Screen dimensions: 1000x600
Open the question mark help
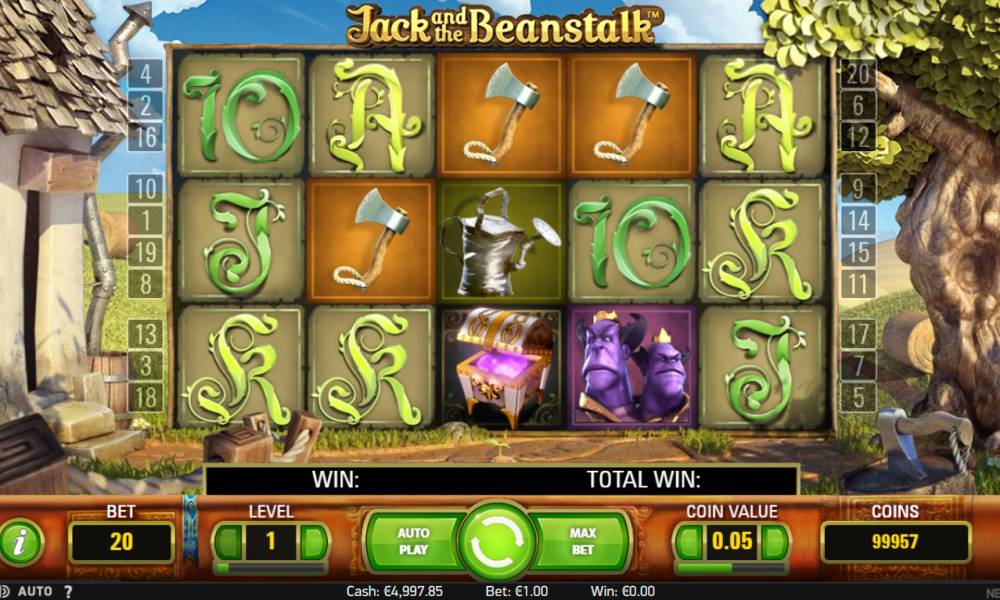[x=68, y=591]
